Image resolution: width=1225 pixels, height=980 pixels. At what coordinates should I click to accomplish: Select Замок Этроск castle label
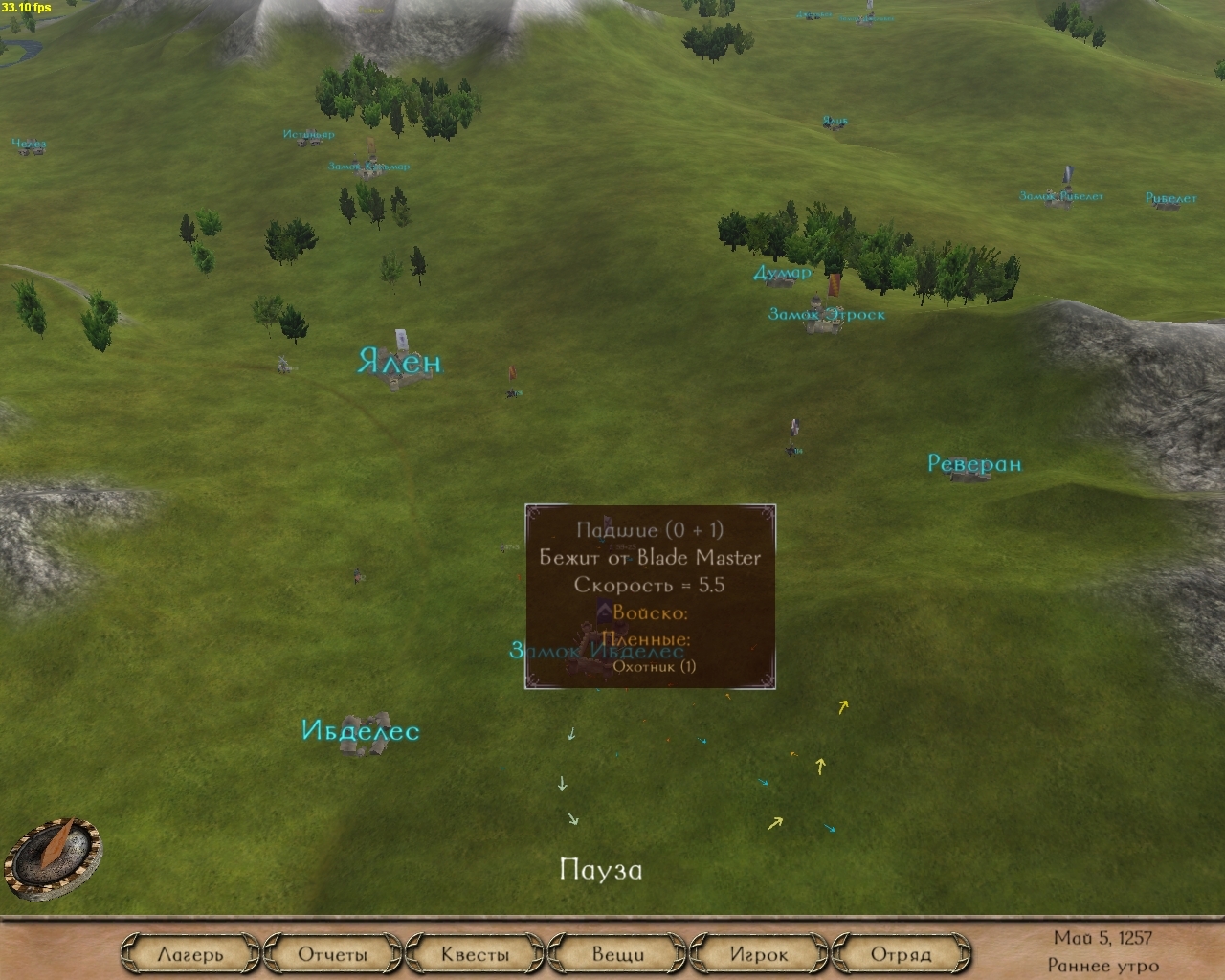[x=826, y=314]
